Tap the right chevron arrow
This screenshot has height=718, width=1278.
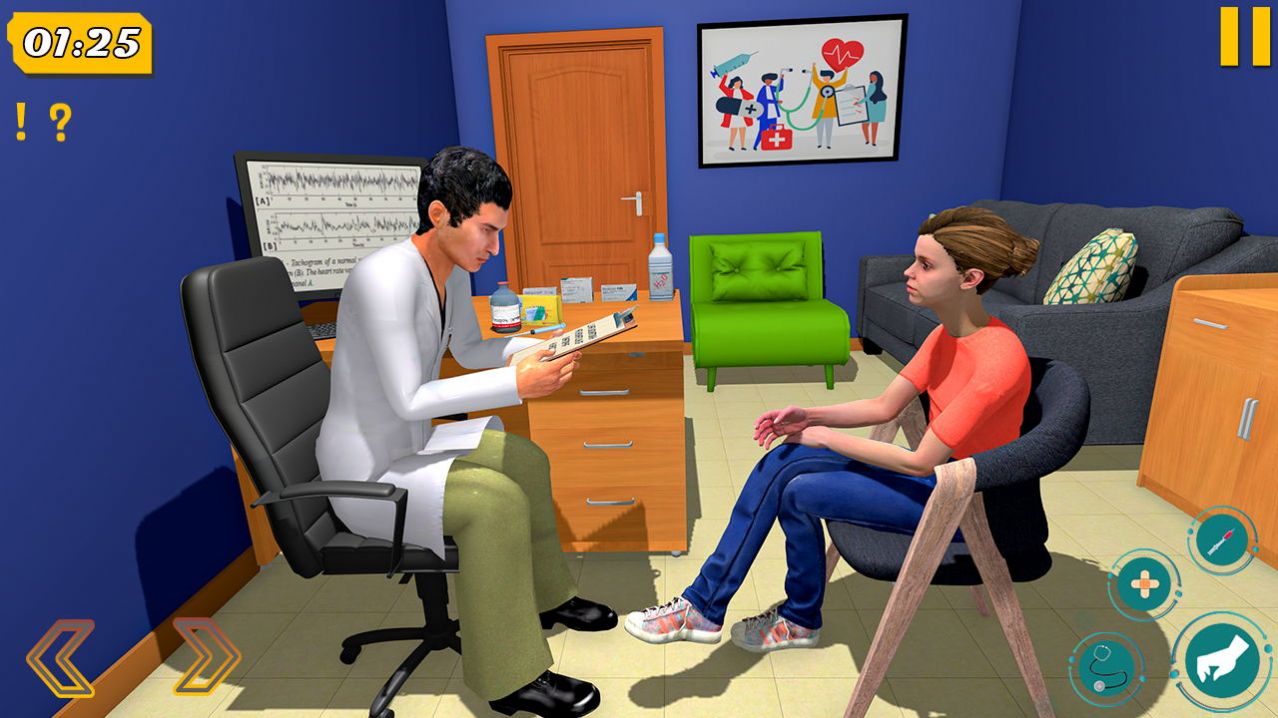207,657
